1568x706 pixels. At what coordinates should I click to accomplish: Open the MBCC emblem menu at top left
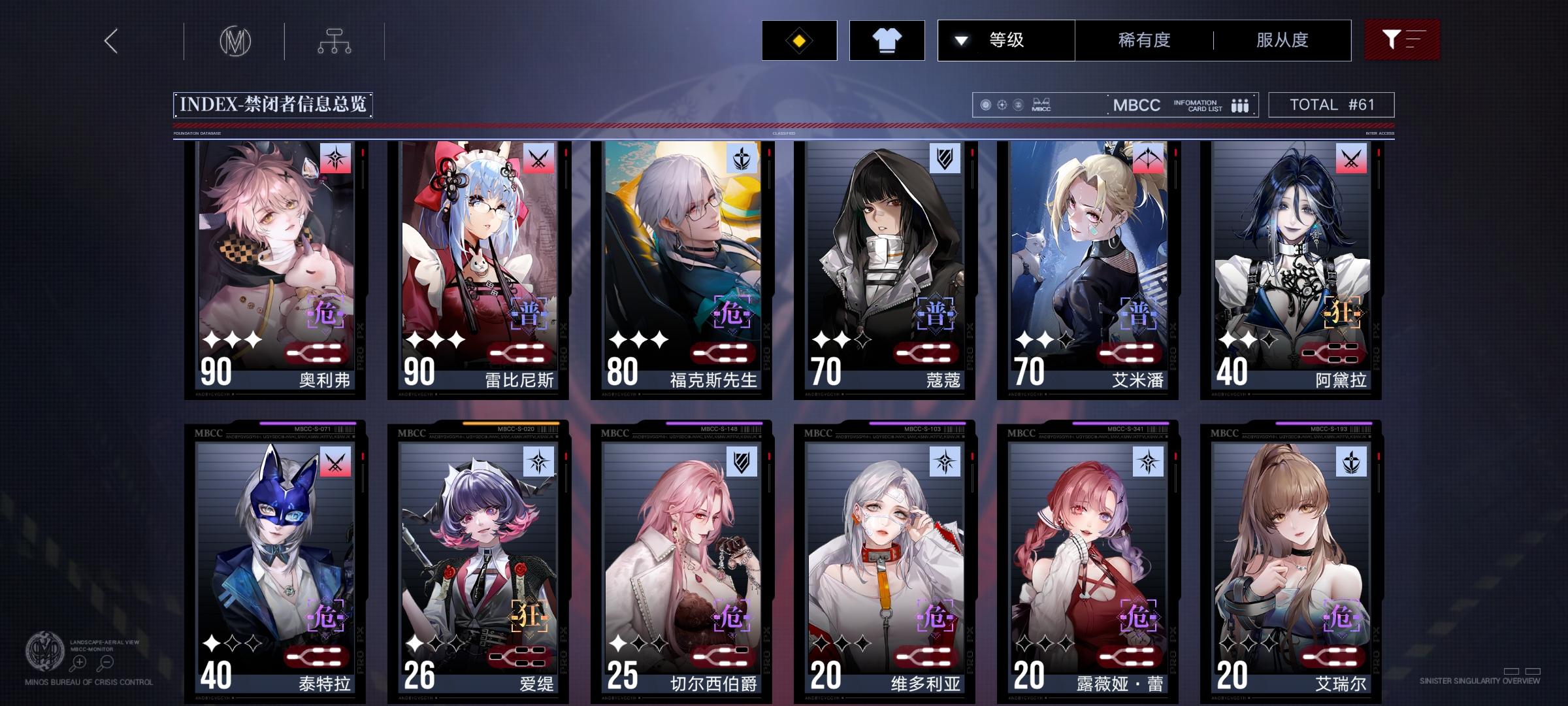pos(237,40)
